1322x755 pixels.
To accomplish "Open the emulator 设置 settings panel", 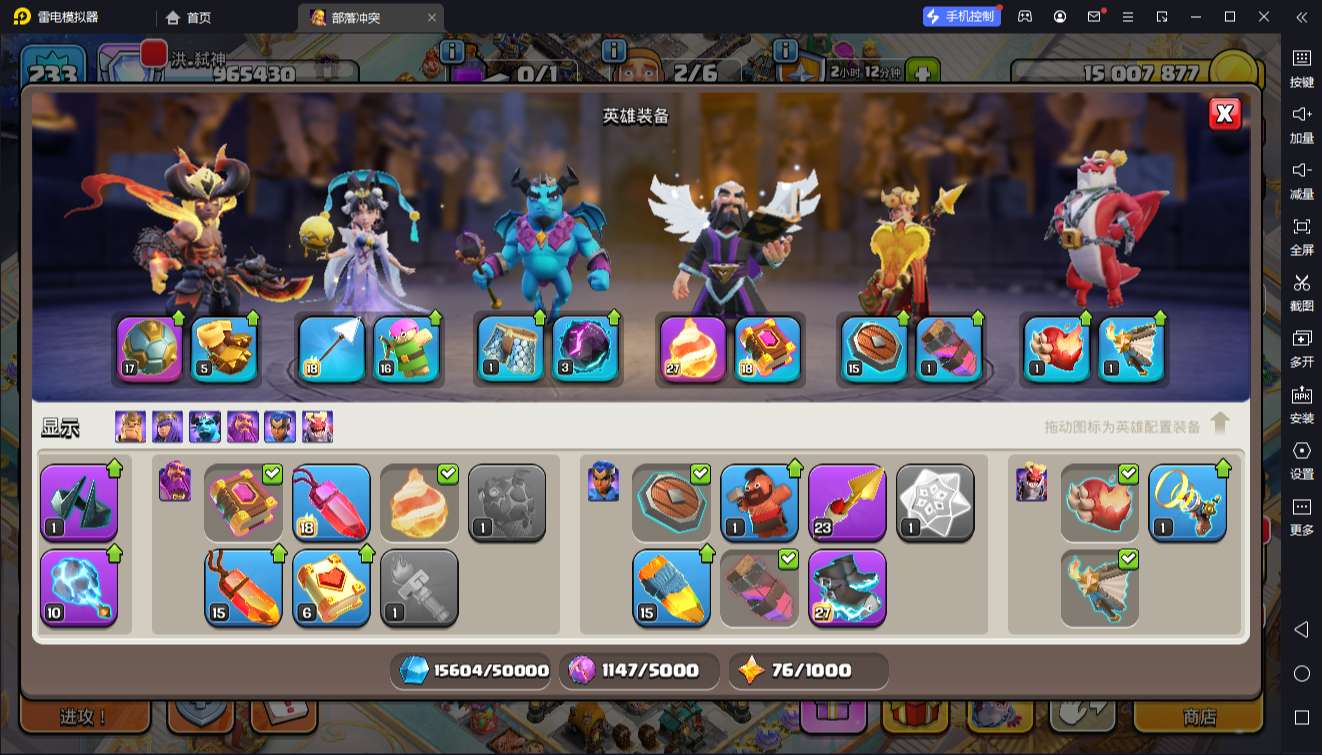I will tap(1301, 458).
